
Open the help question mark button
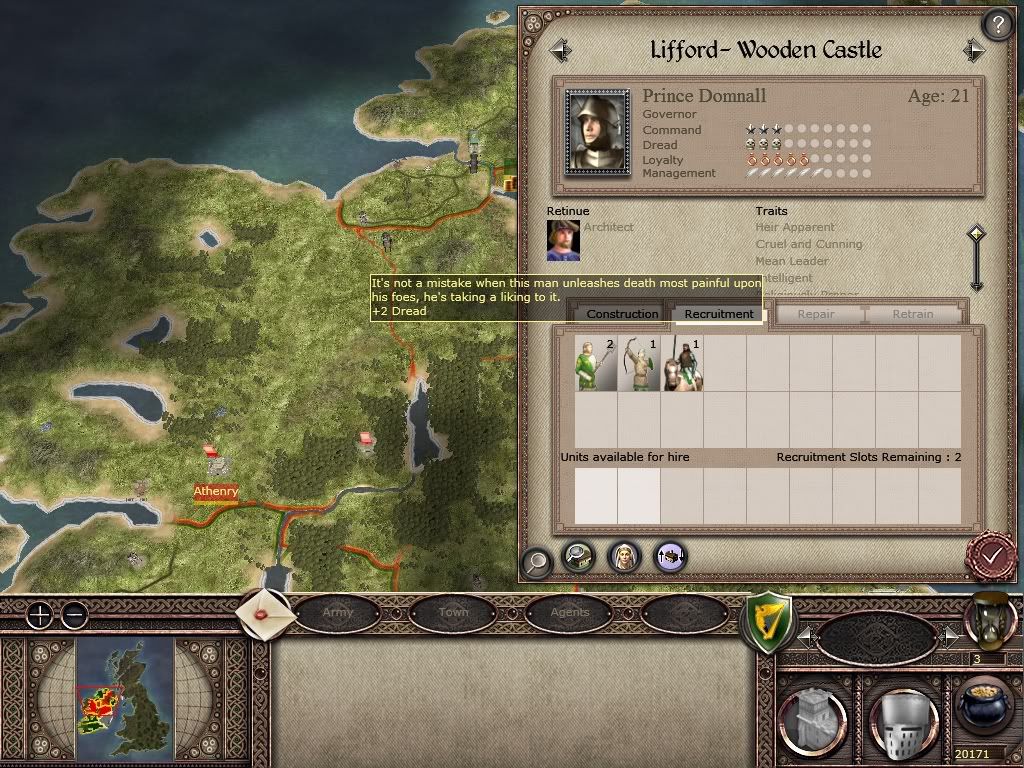click(997, 24)
